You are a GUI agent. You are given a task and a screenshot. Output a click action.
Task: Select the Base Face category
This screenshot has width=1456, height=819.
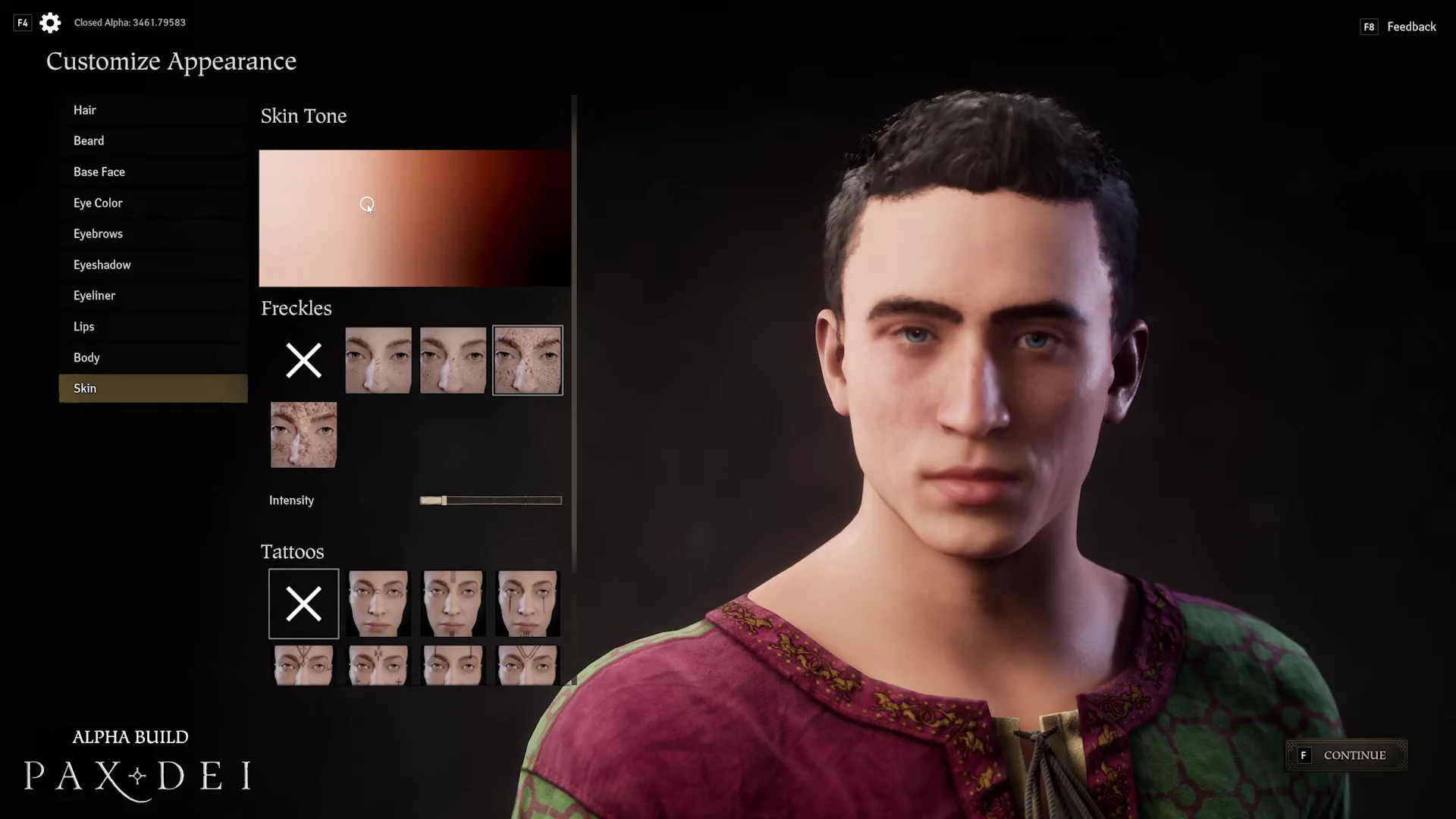[99, 172]
